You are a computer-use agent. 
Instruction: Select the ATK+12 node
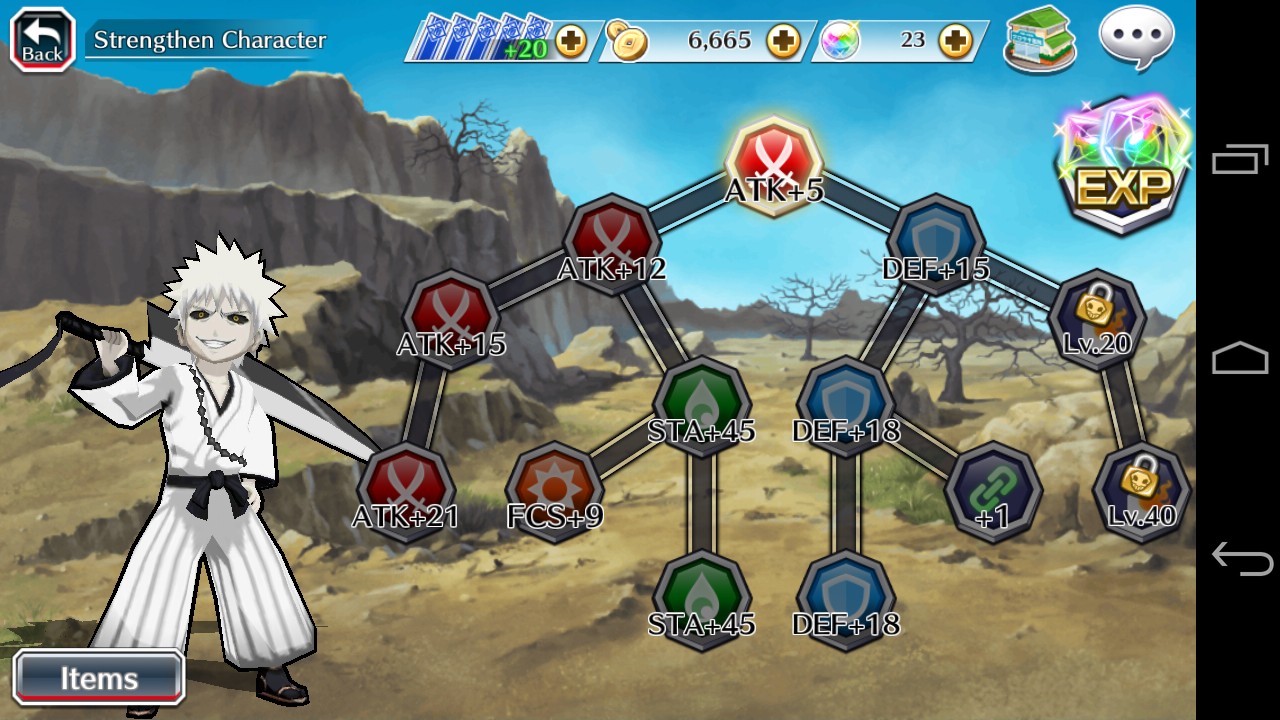click(612, 241)
